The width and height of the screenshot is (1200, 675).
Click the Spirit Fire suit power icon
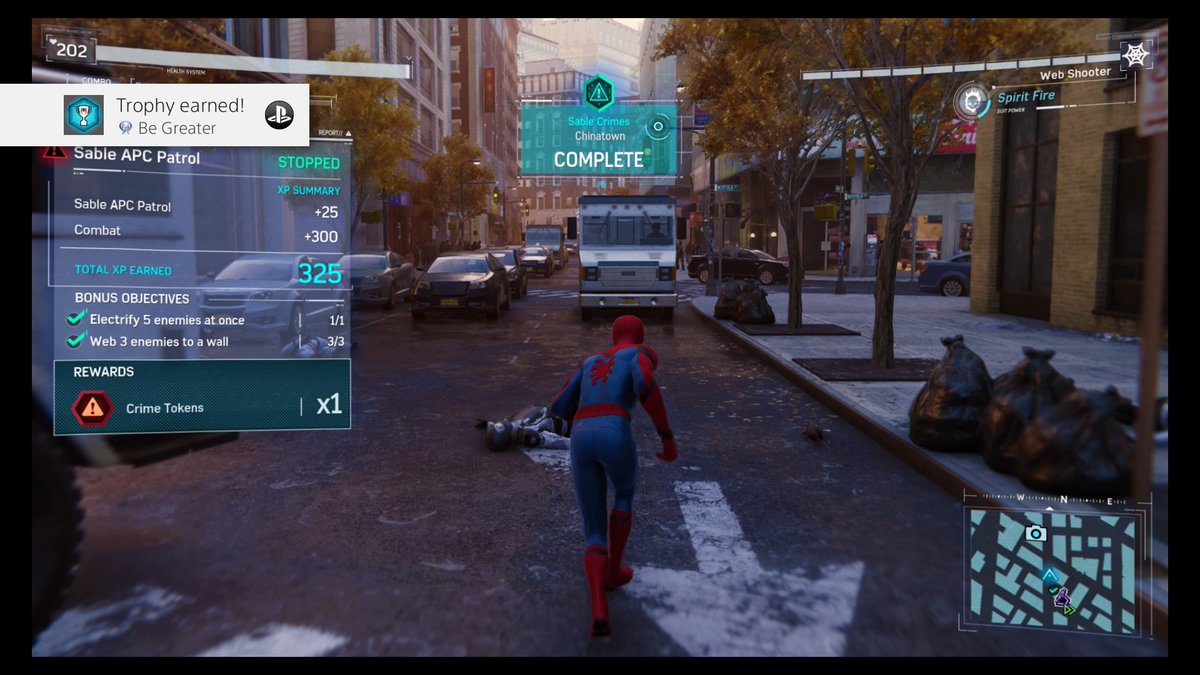pyautogui.click(x=968, y=100)
